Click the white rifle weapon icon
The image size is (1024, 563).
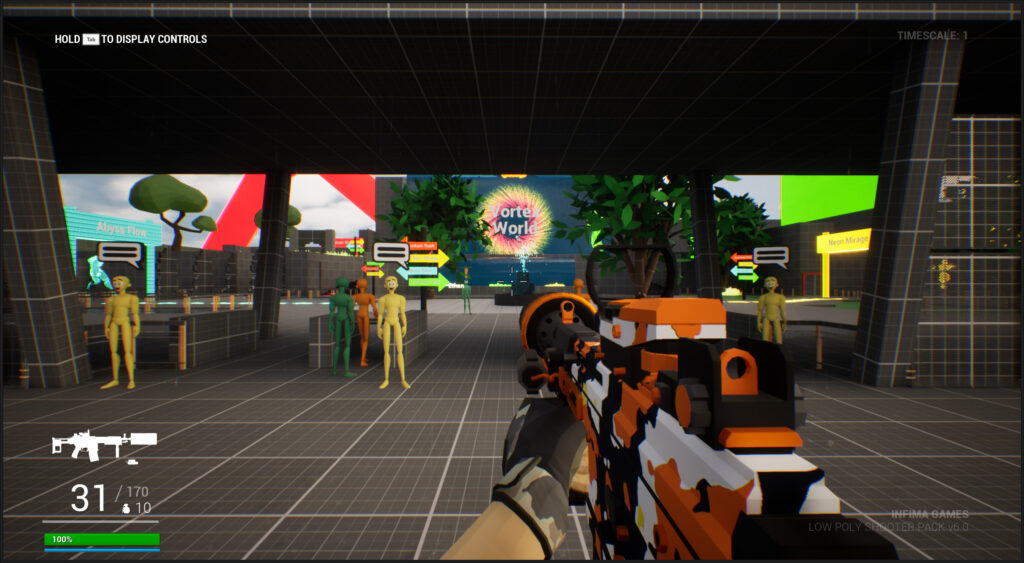pos(103,445)
